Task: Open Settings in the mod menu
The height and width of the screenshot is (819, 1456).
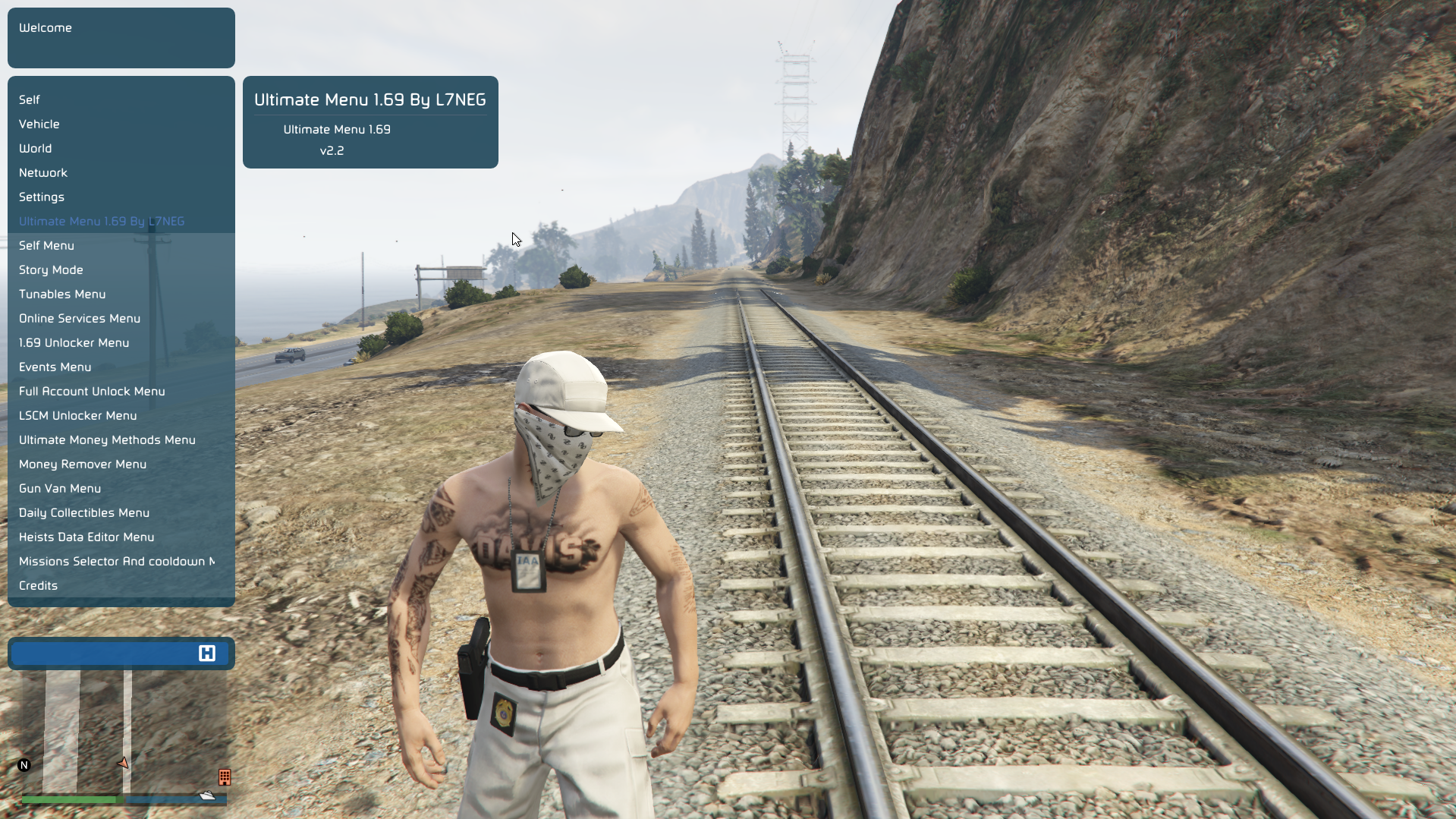Action: coord(42,197)
